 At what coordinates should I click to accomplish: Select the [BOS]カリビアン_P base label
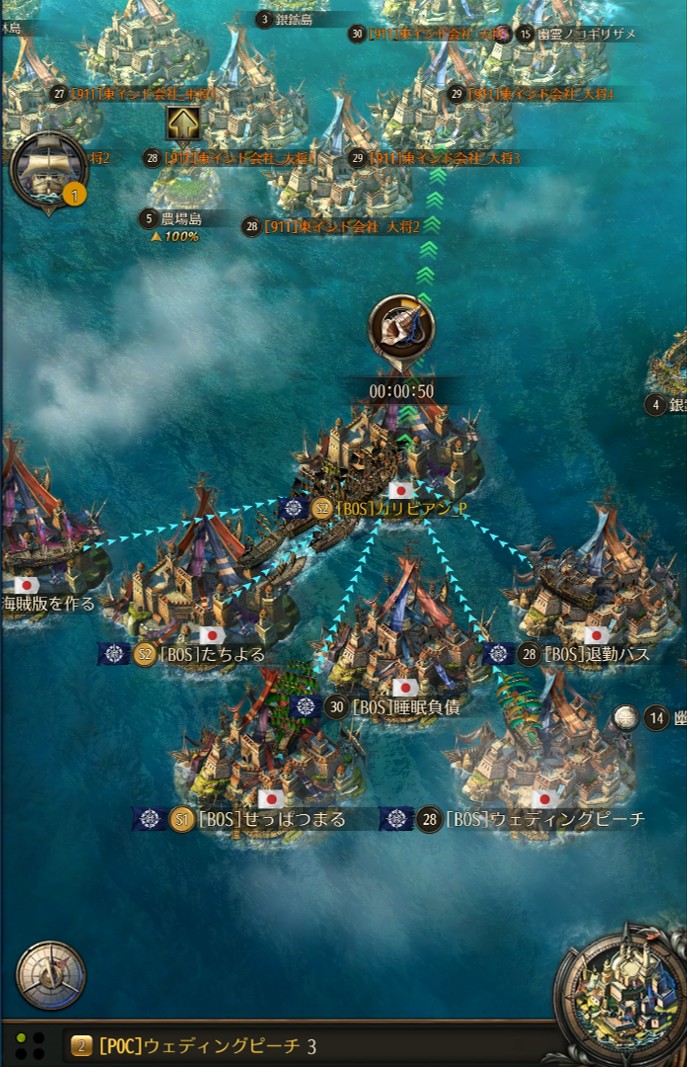tap(400, 509)
